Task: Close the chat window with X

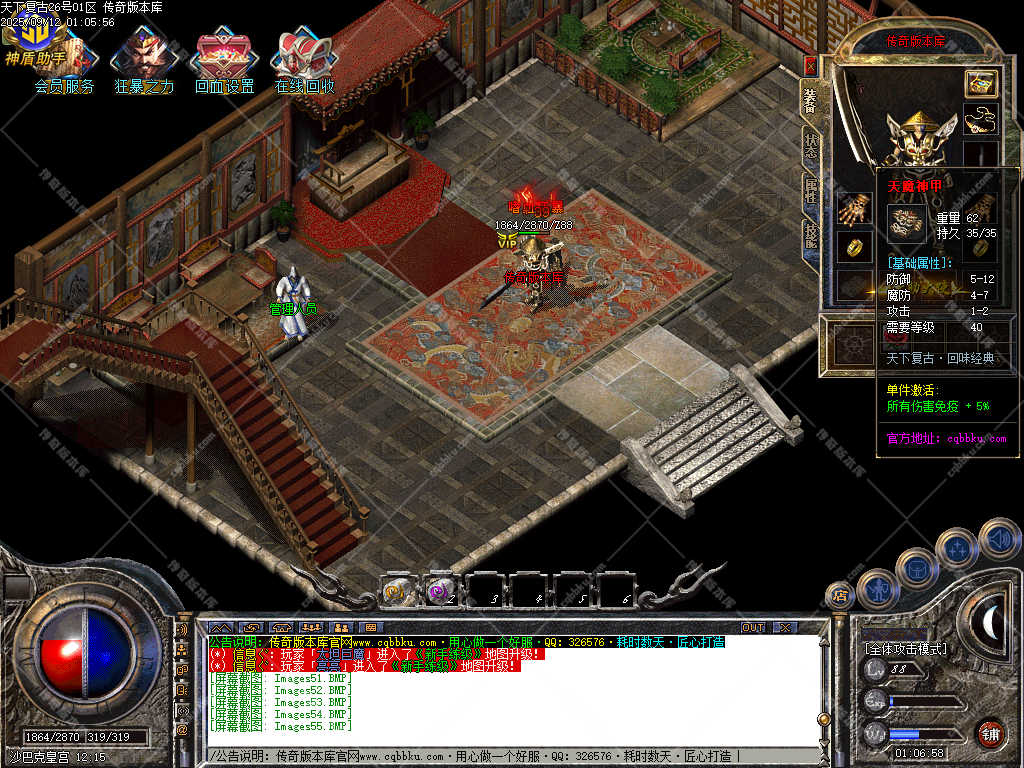Action: pos(785,627)
